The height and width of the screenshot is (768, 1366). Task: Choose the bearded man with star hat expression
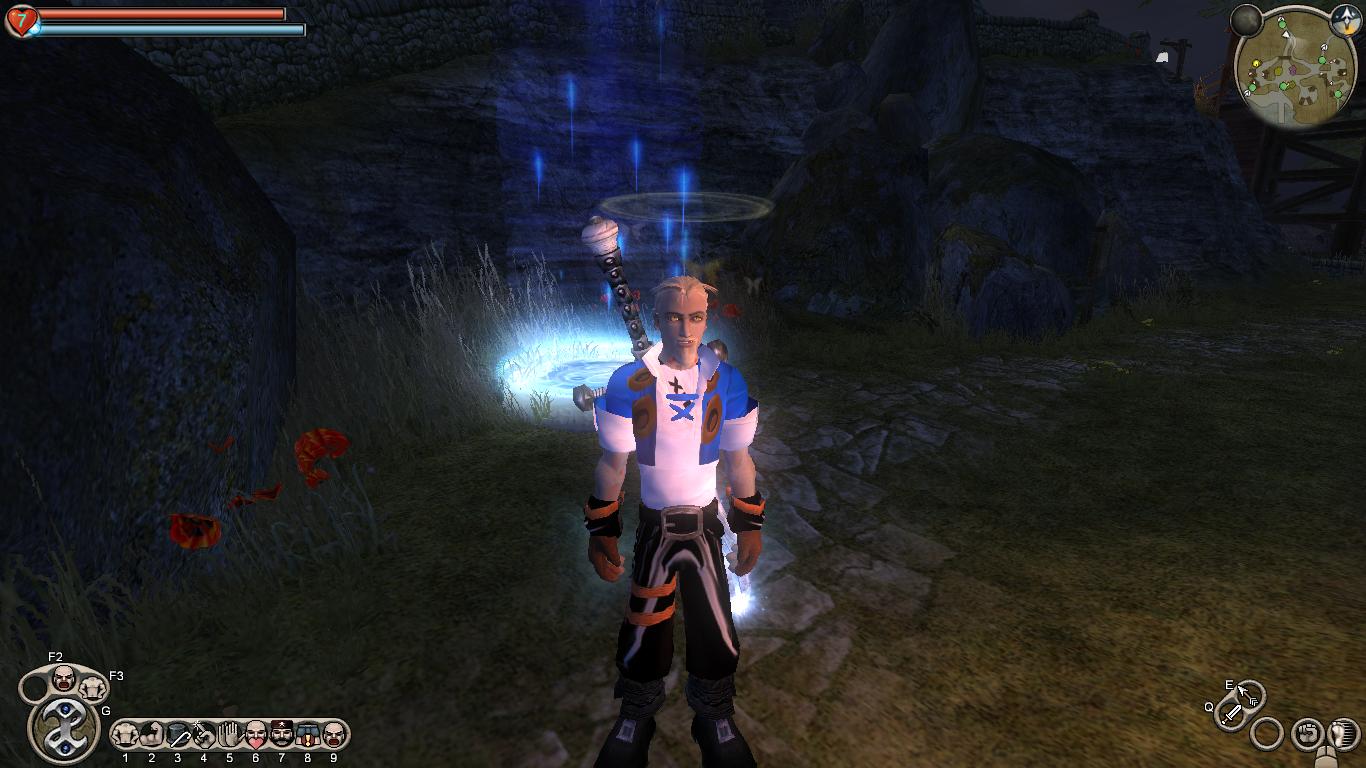click(282, 735)
